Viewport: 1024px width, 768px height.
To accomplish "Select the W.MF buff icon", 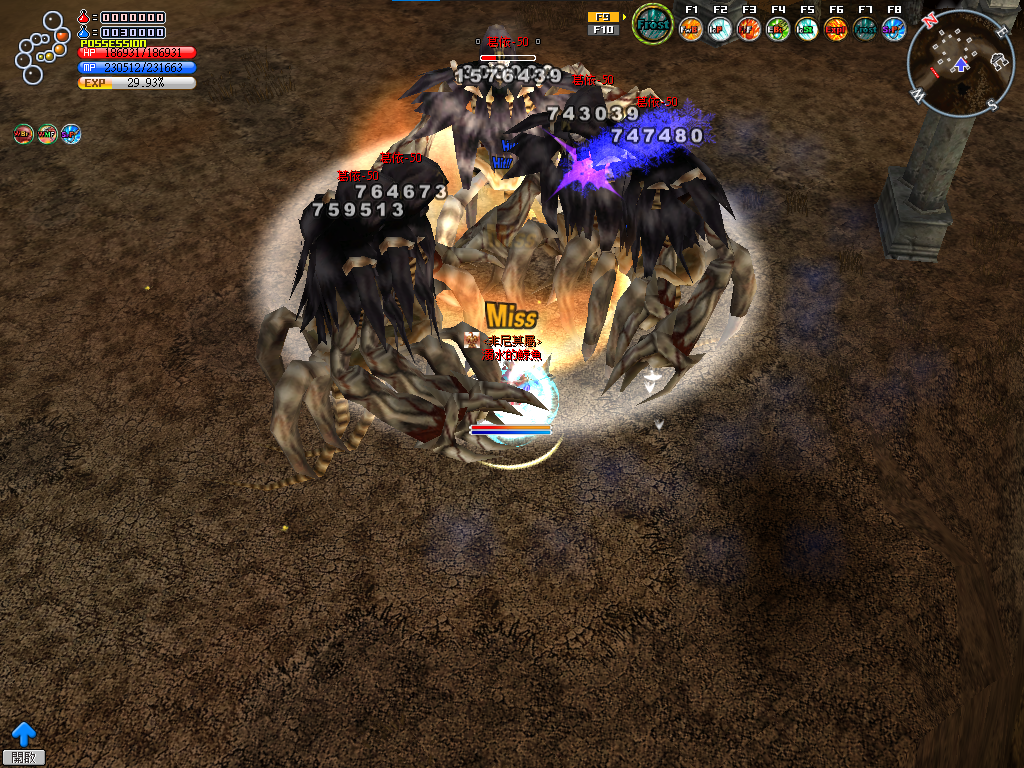I will [47, 134].
